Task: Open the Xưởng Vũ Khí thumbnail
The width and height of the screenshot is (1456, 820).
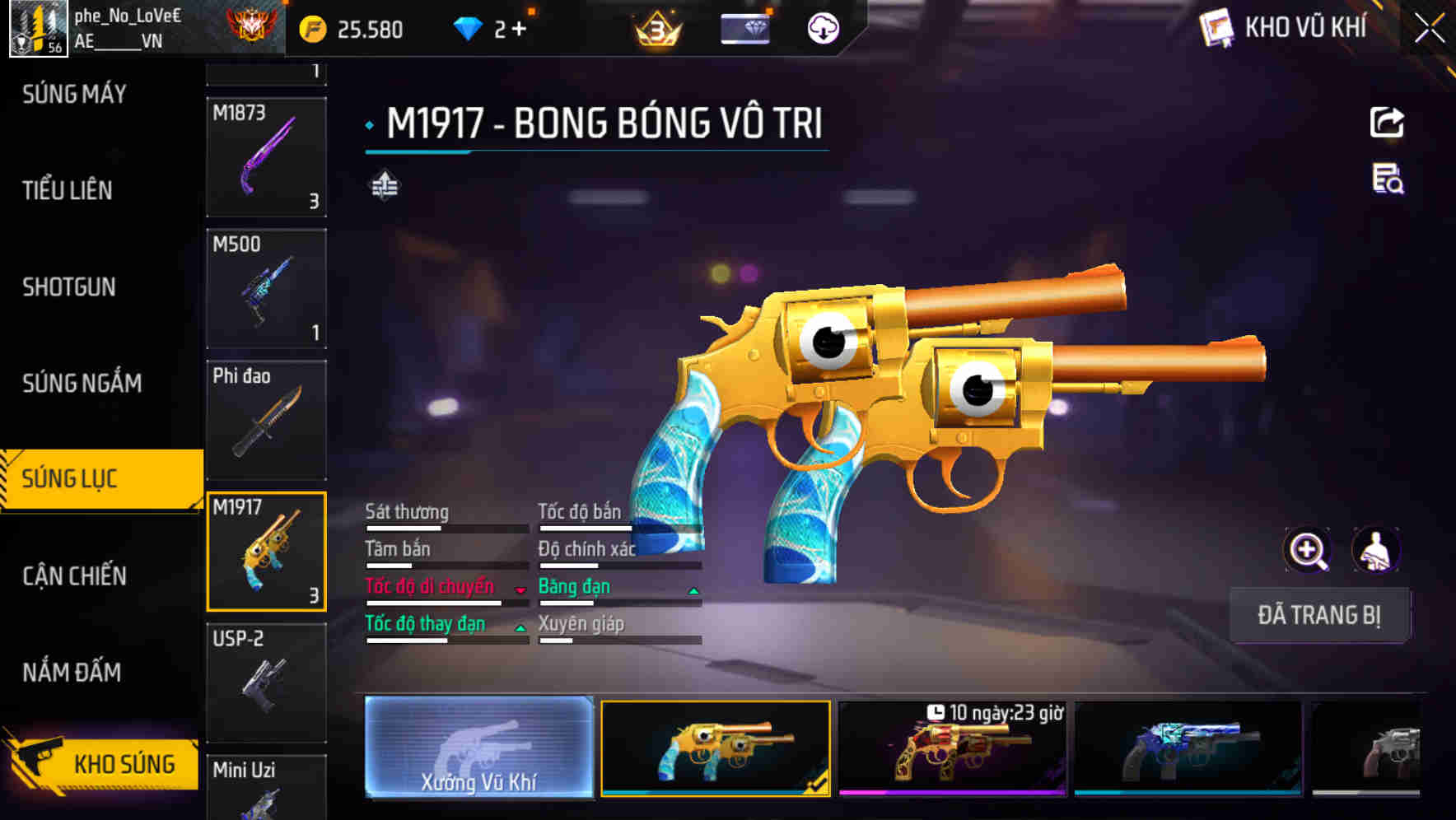Action: pos(478,749)
